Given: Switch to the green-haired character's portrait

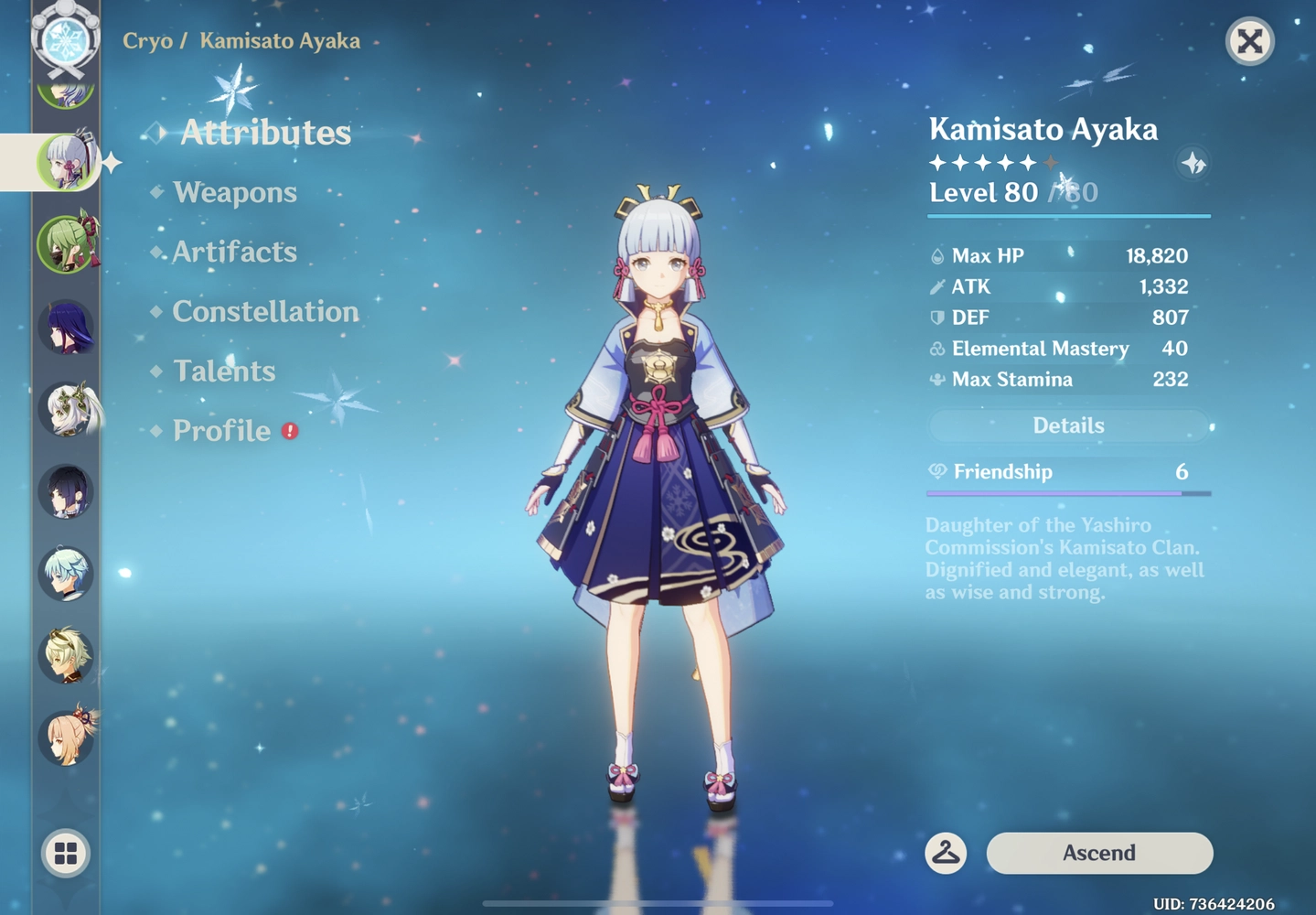Looking at the screenshot, I should (x=66, y=243).
